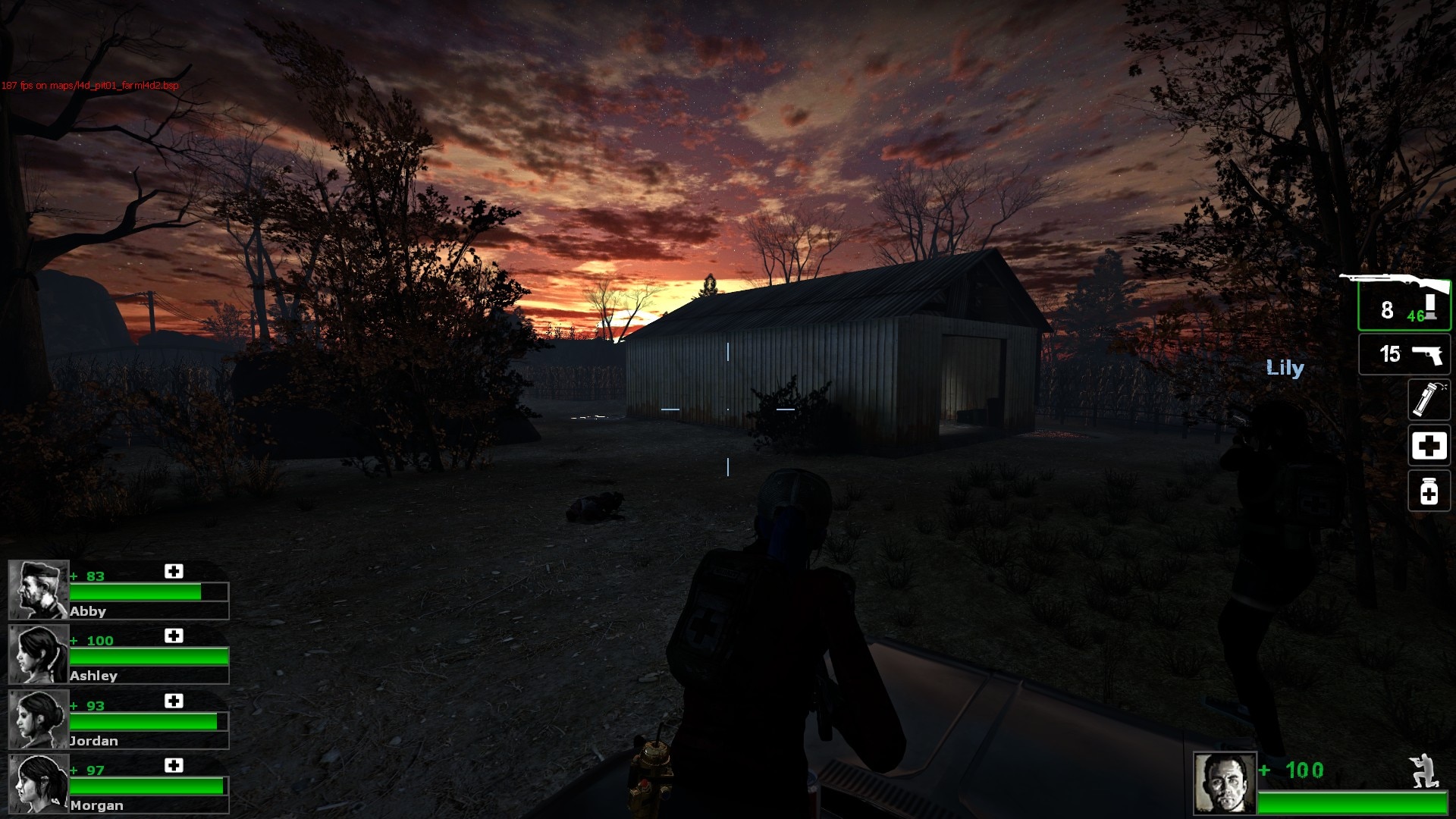The image size is (1456, 819).
Task: Switch to the pistol secondary slot
Action: click(x=1404, y=354)
